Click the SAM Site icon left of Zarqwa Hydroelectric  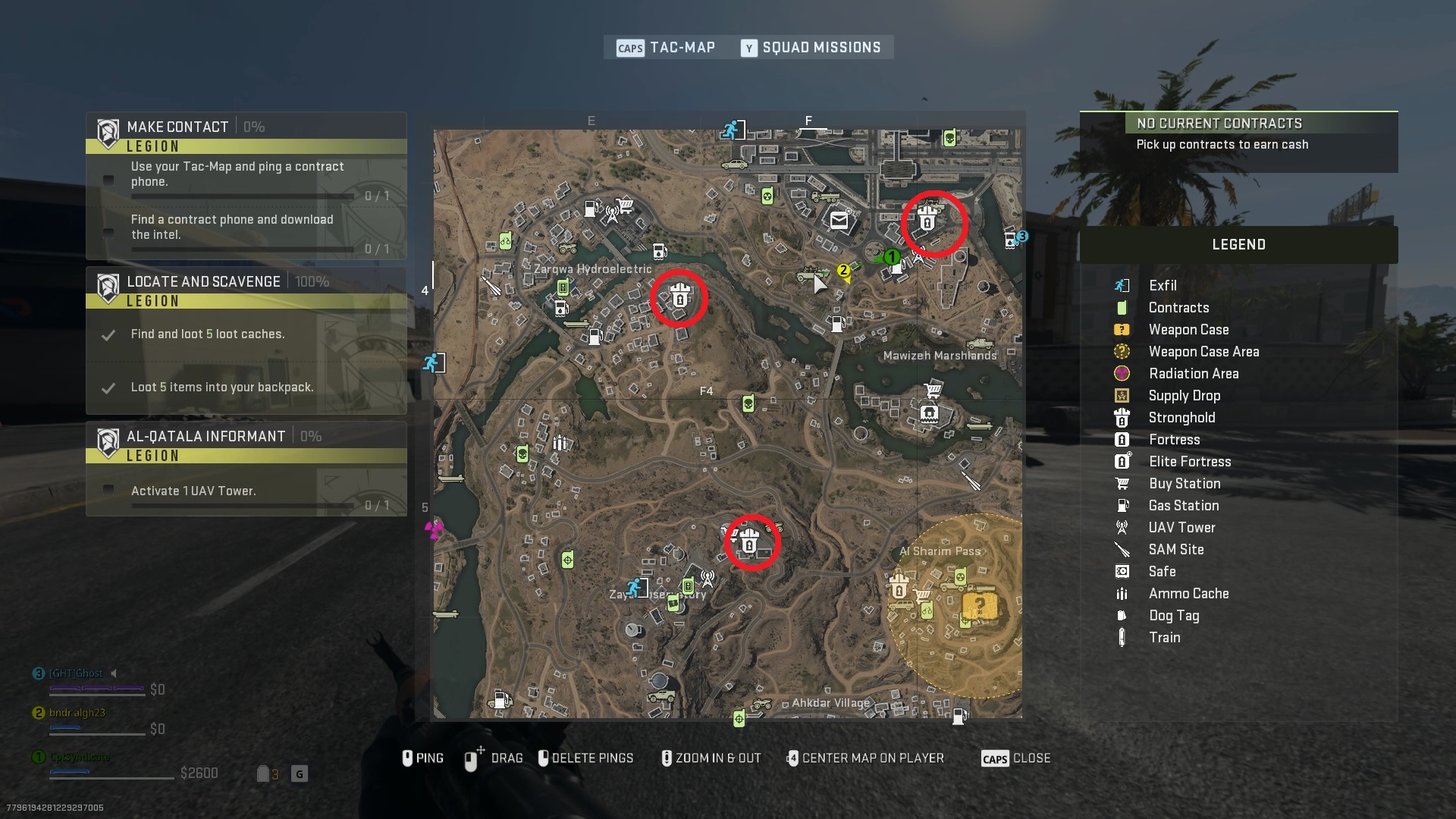[x=491, y=286]
